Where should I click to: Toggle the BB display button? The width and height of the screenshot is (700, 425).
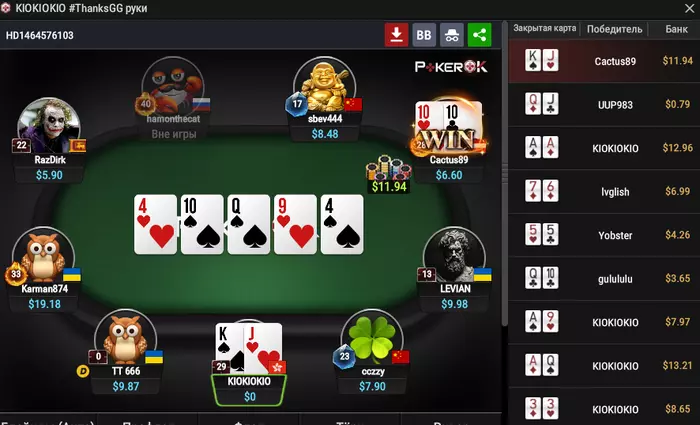tap(424, 35)
